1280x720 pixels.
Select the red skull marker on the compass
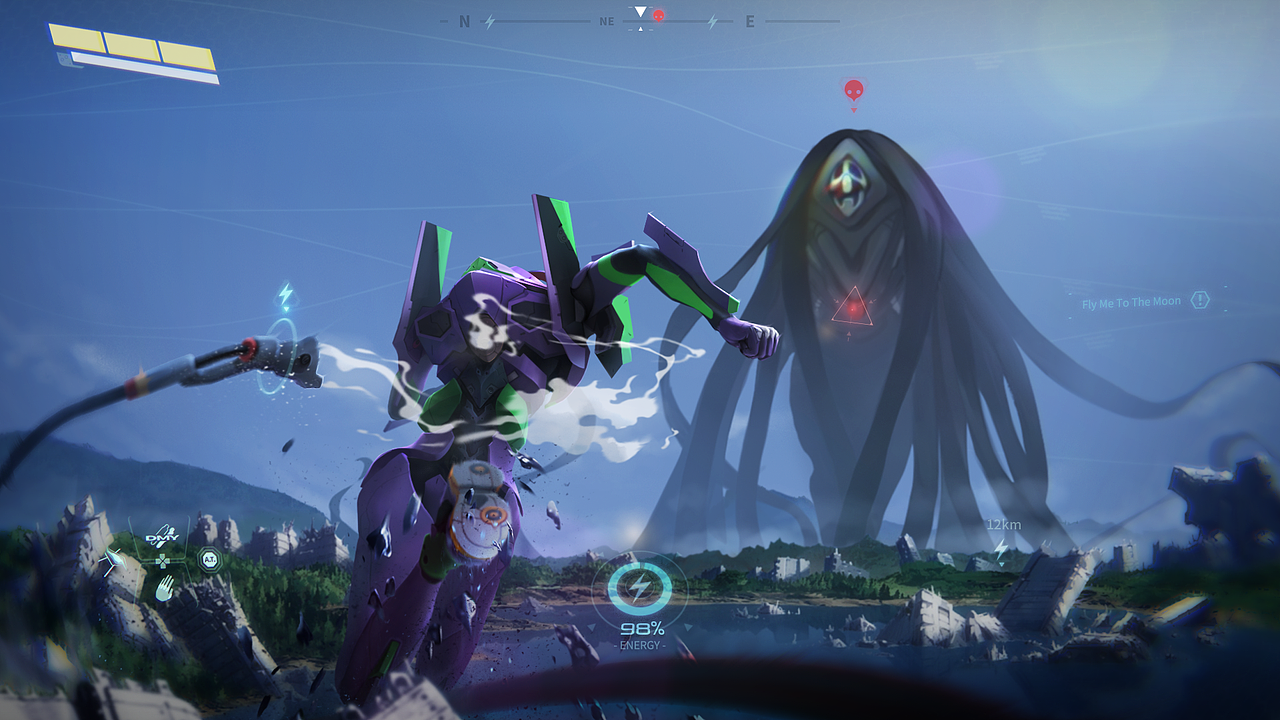point(658,16)
